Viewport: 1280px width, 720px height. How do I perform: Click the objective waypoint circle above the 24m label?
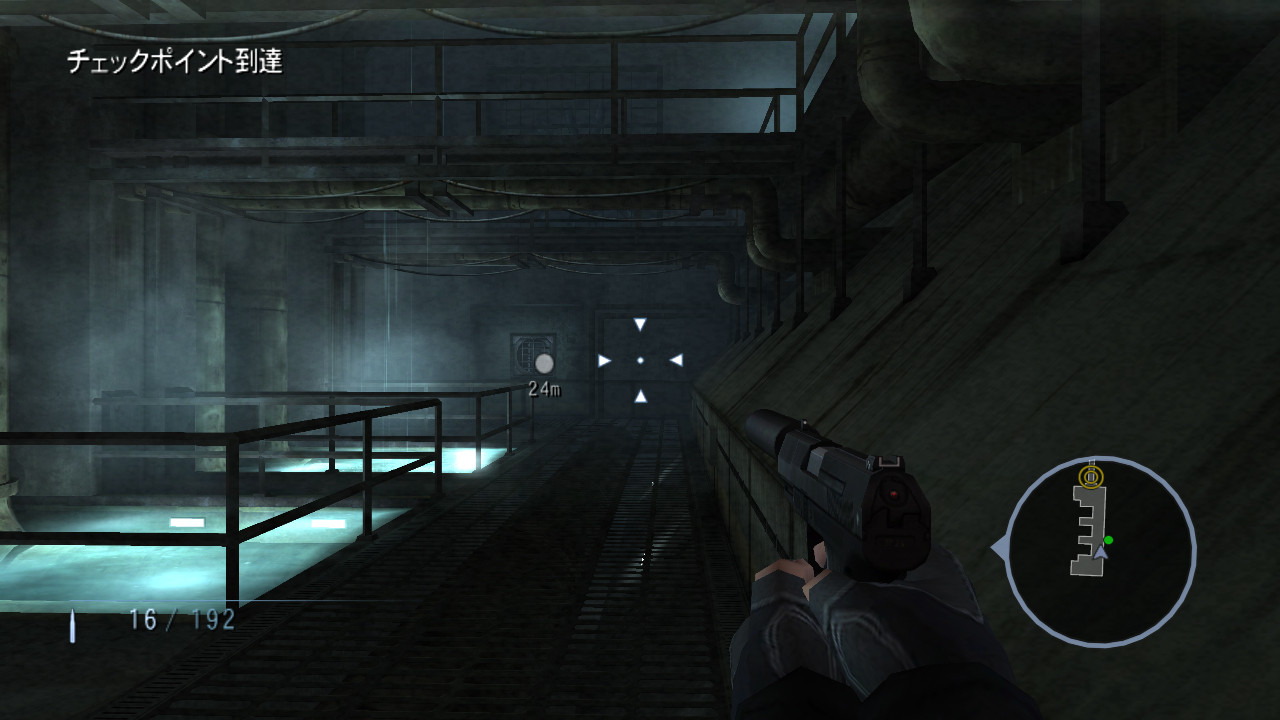pyautogui.click(x=543, y=362)
